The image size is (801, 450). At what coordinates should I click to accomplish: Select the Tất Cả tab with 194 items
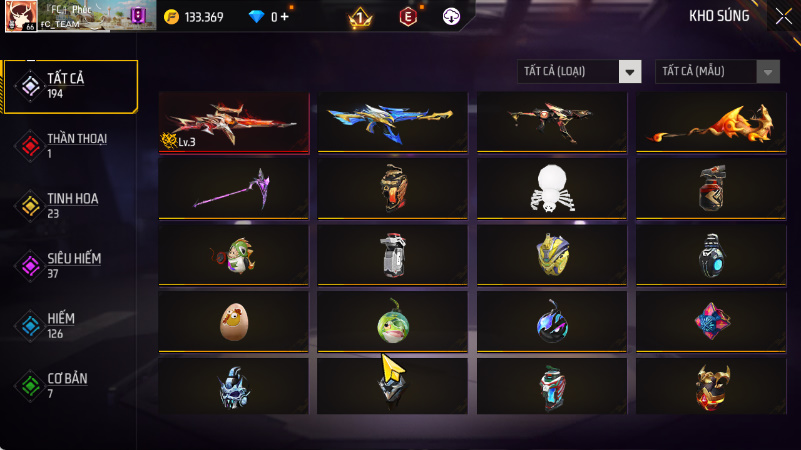click(x=70, y=85)
